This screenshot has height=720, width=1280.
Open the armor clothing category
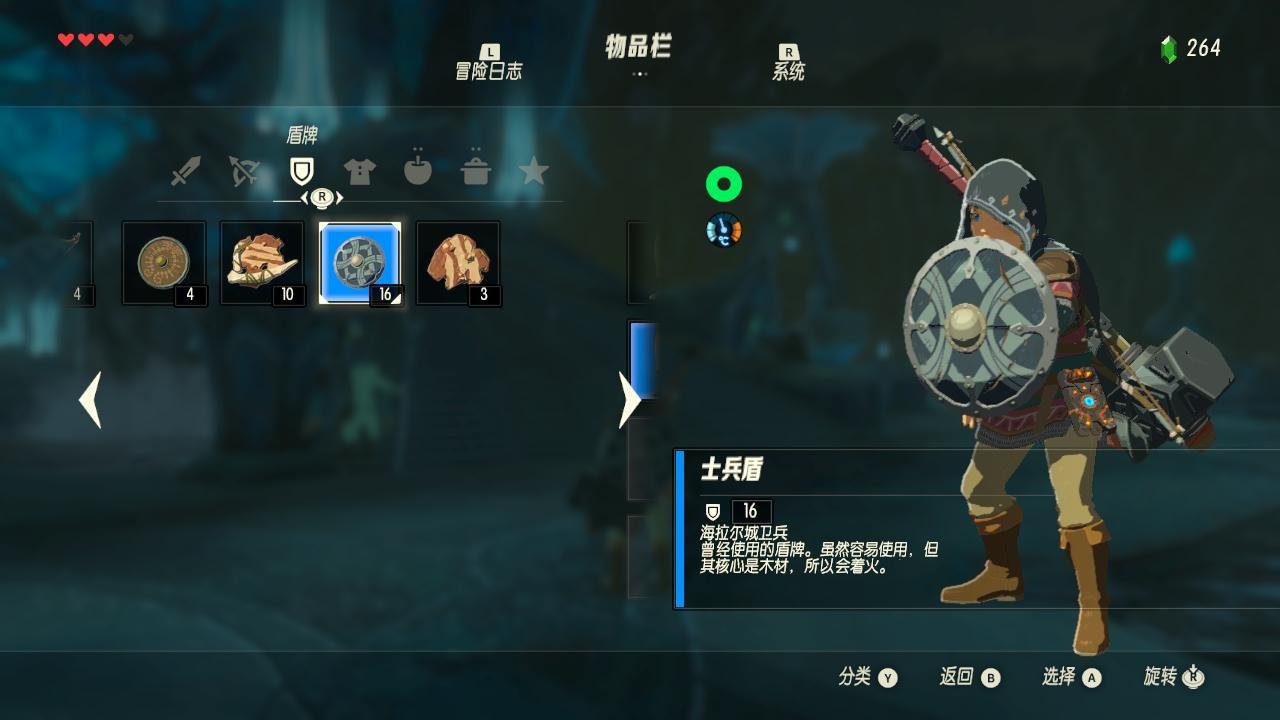358,170
